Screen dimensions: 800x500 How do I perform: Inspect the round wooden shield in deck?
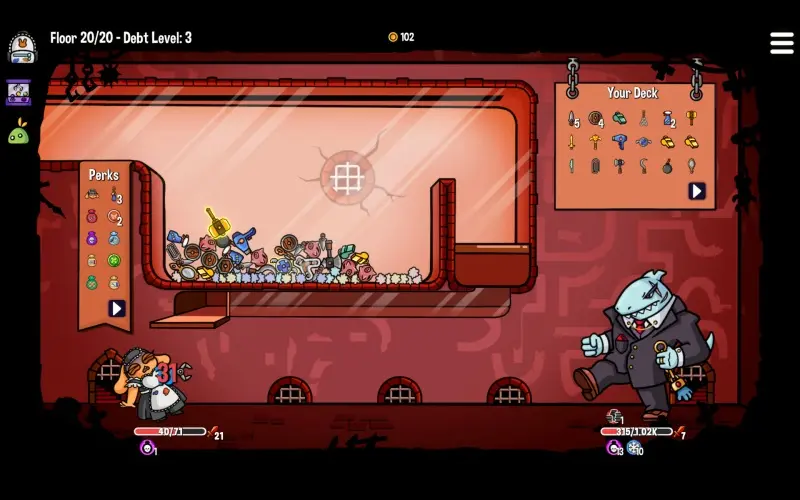click(x=596, y=119)
